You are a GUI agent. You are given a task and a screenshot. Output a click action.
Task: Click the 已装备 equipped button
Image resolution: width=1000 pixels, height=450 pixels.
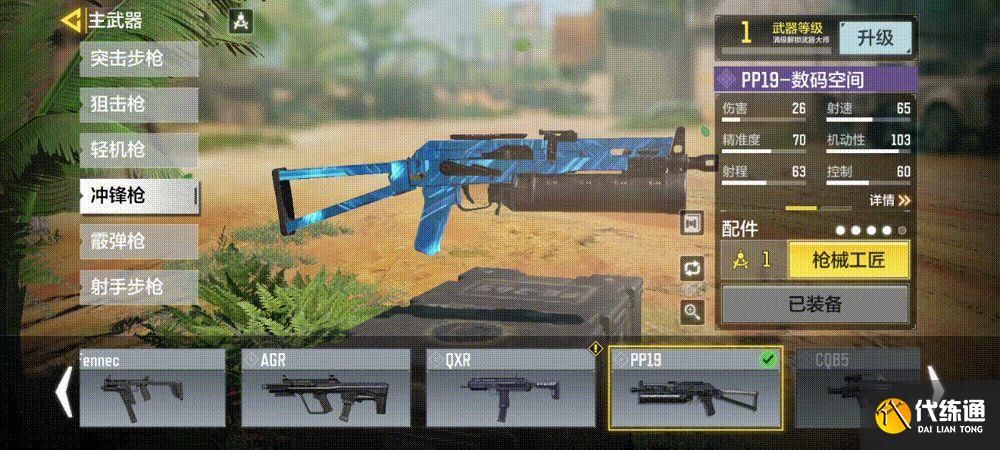pyautogui.click(x=814, y=305)
